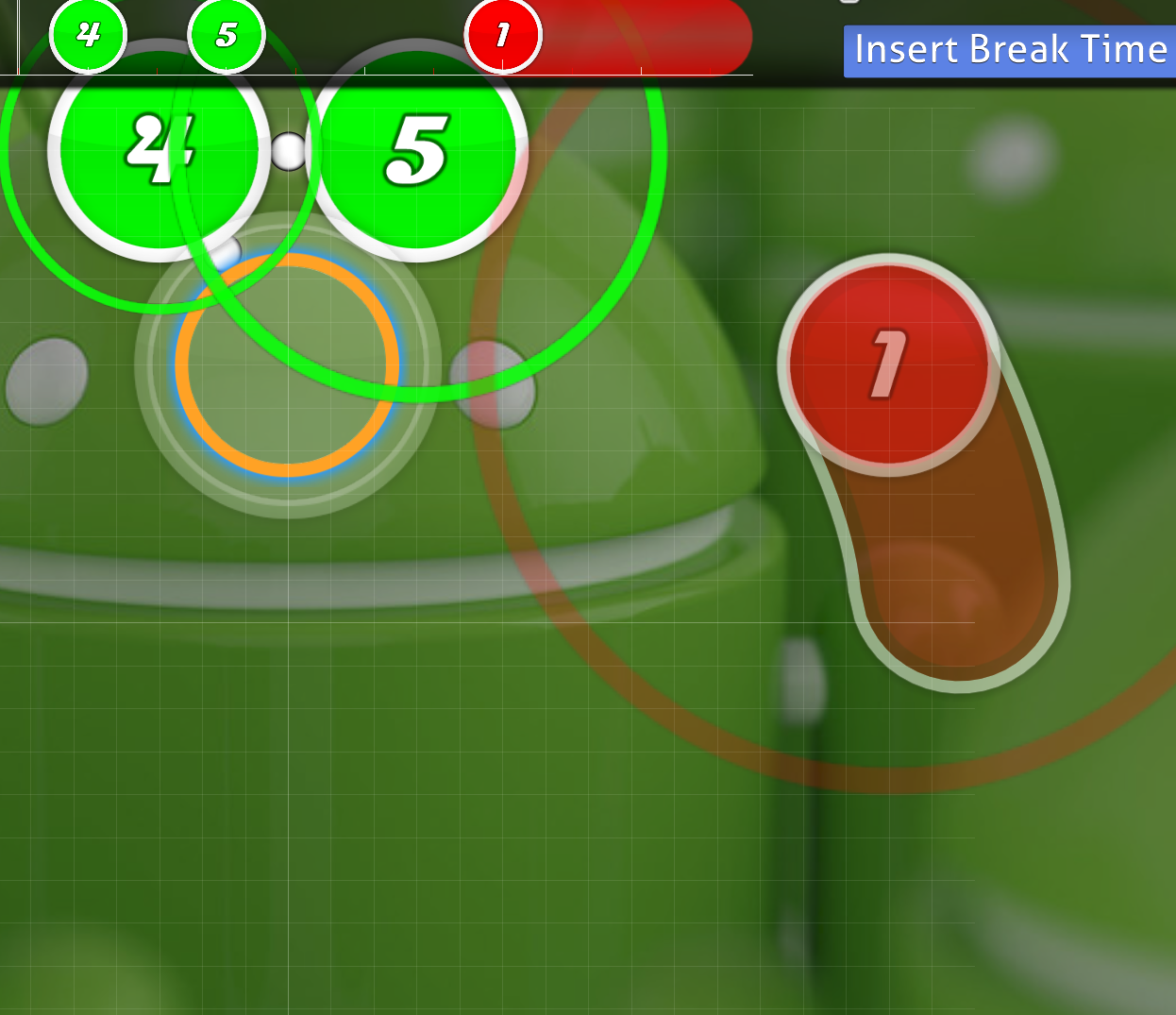Pick the large green hit circle 5 on playfield
The height and width of the screenshot is (1015, 1176).
click(x=416, y=151)
